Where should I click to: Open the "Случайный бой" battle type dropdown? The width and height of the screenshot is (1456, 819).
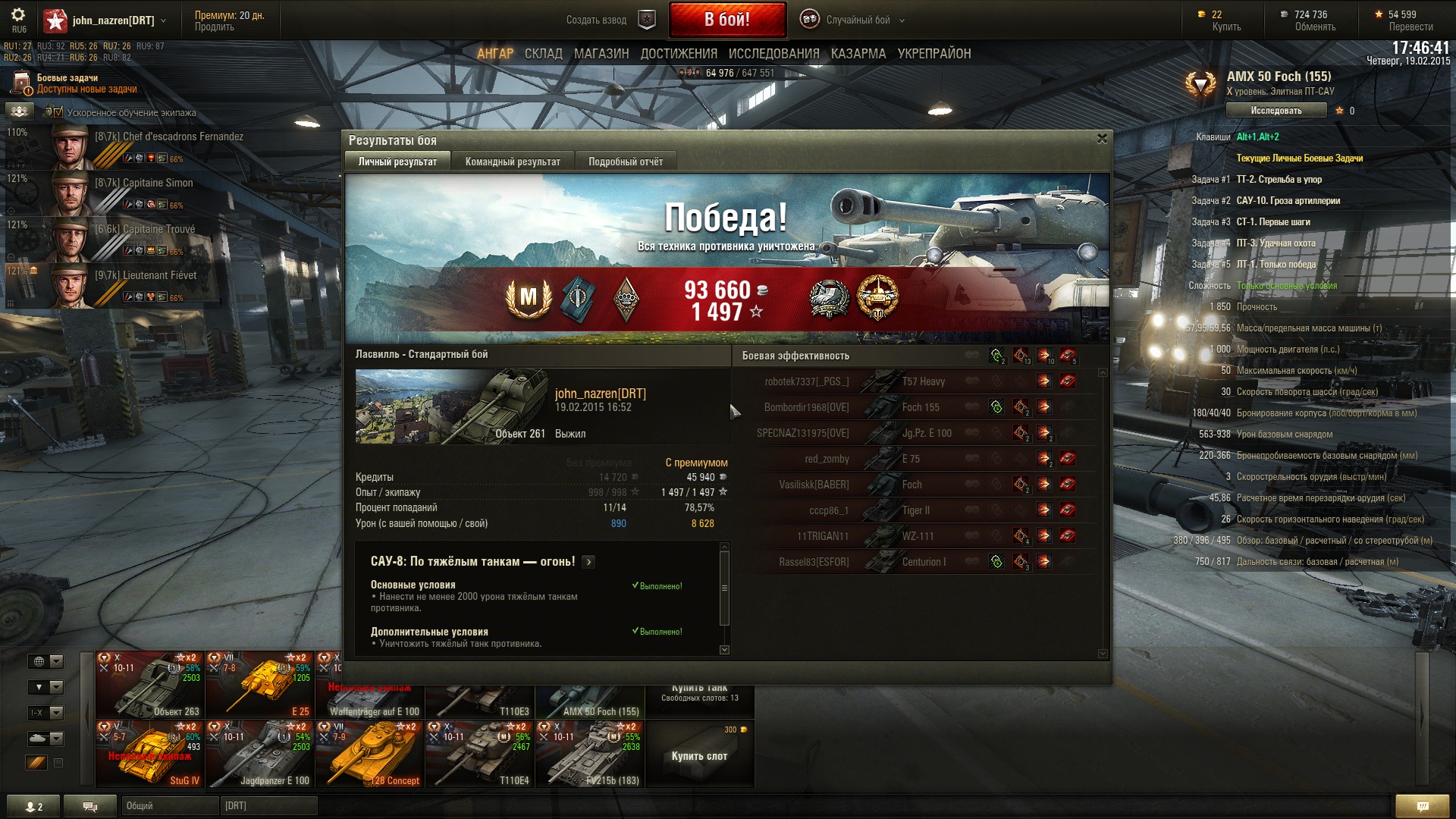(x=858, y=20)
